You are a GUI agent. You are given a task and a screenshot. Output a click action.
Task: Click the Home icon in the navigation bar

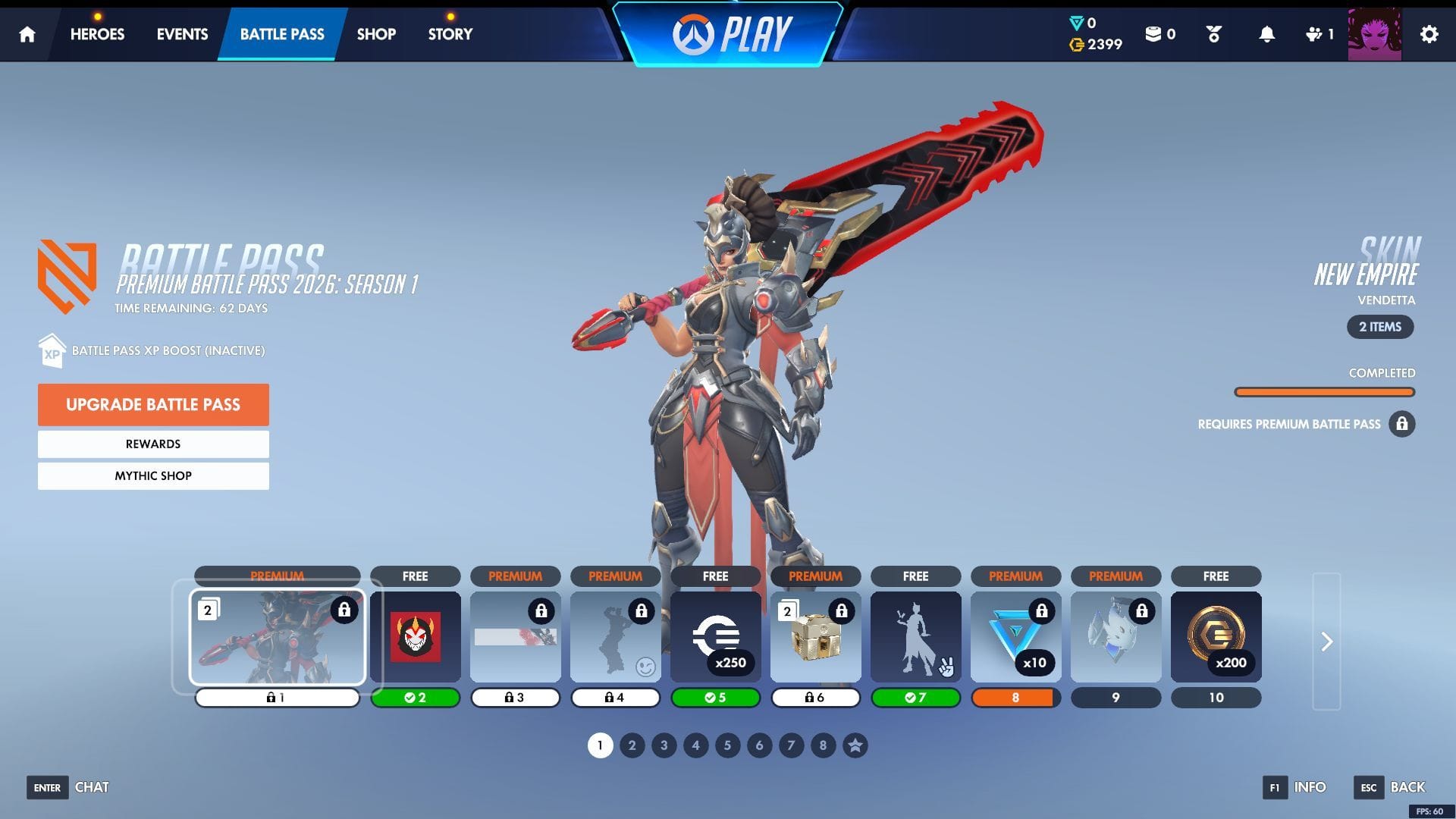click(27, 34)
